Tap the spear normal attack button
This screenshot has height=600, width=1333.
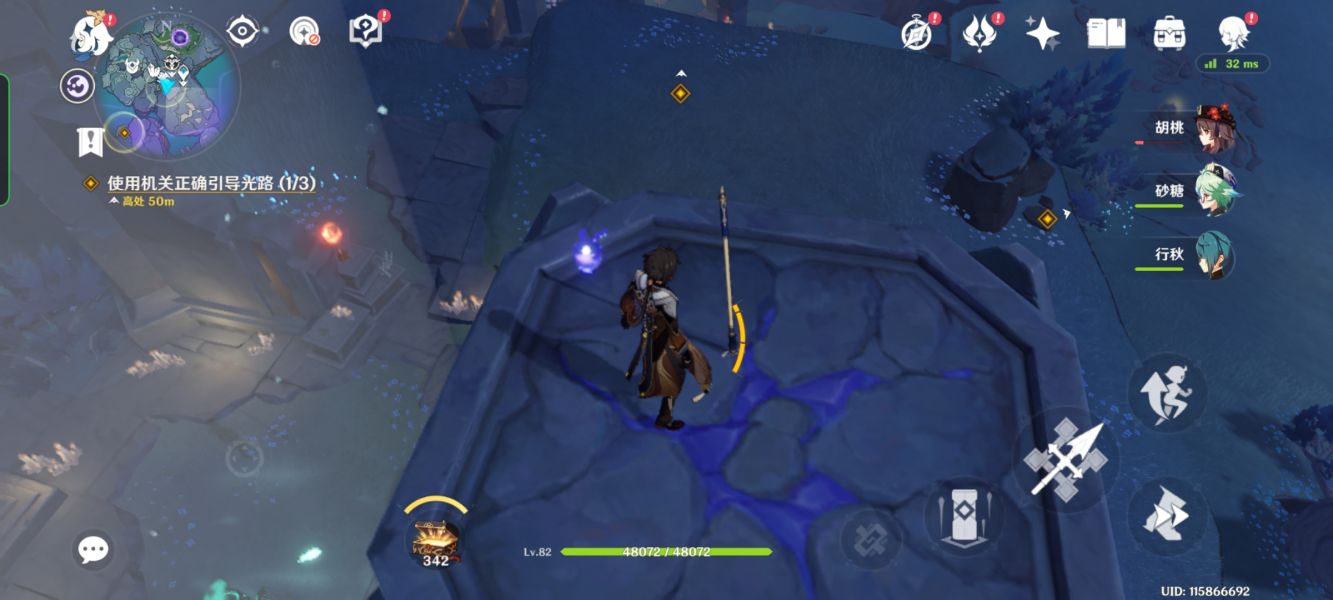tap(1066, 459)
